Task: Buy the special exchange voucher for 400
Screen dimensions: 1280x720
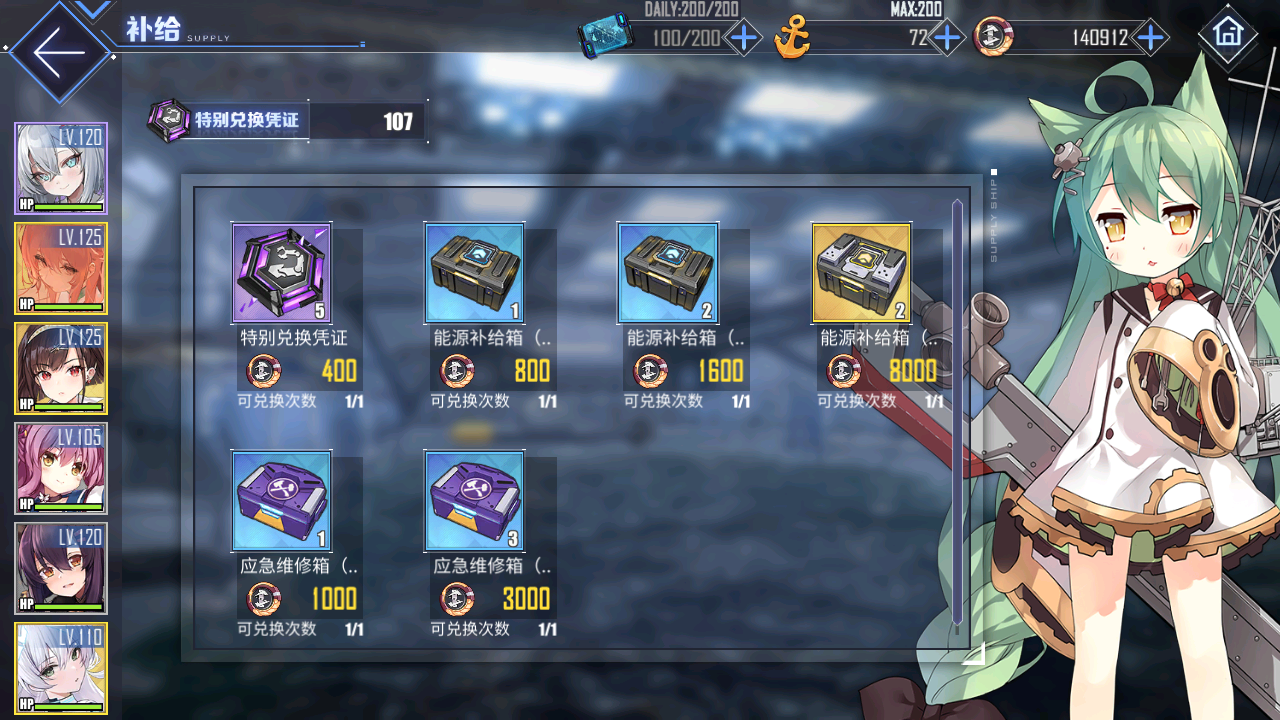Action: [282, 273]
